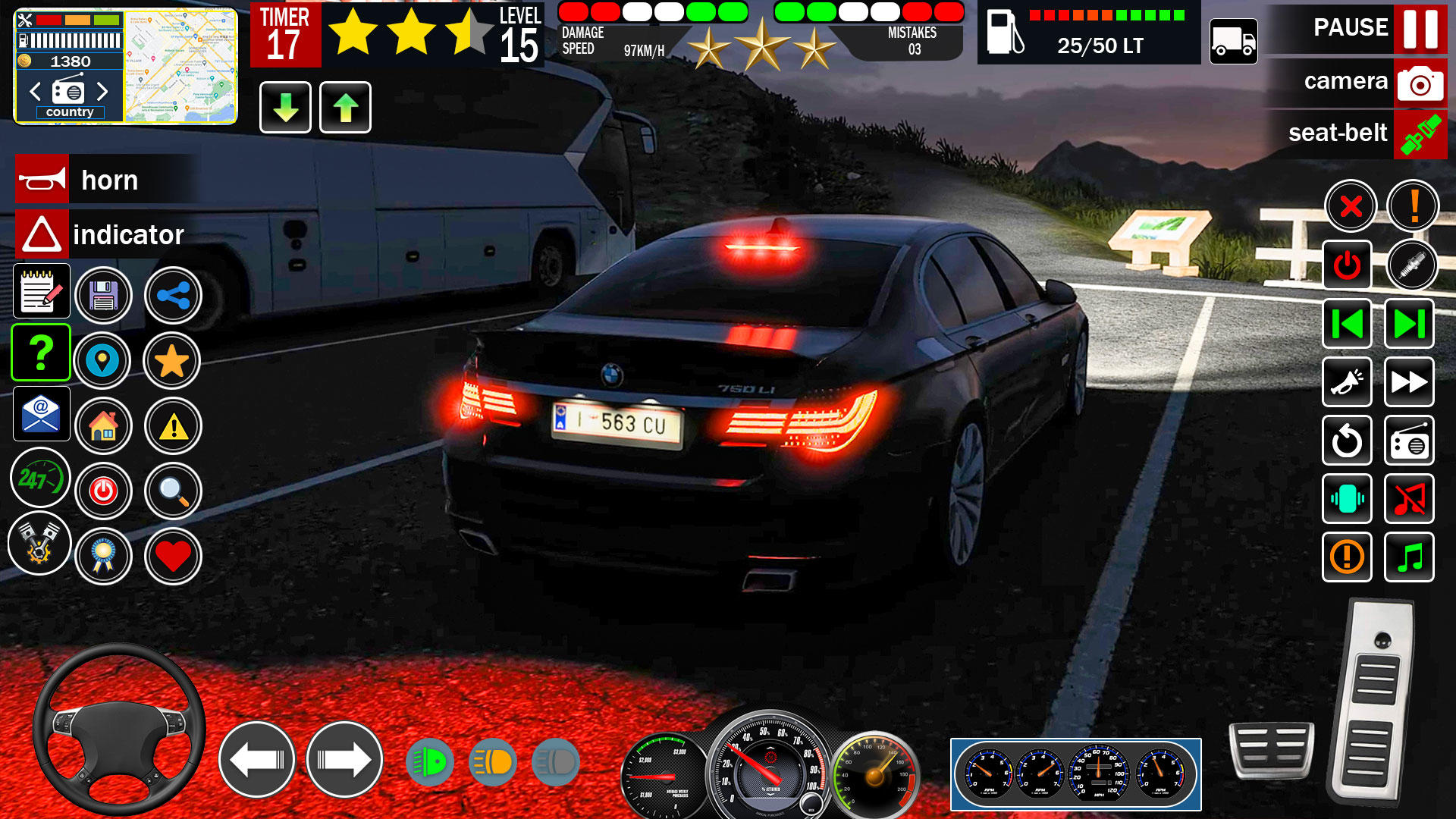Activate the indicator triangle icon

(x=42, y=234)
